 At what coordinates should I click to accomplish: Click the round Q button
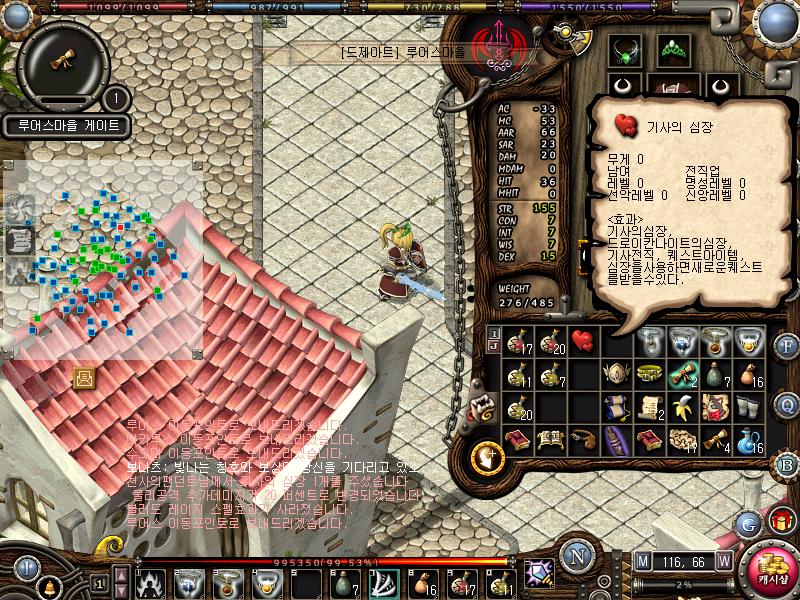(x=787, y=404)
